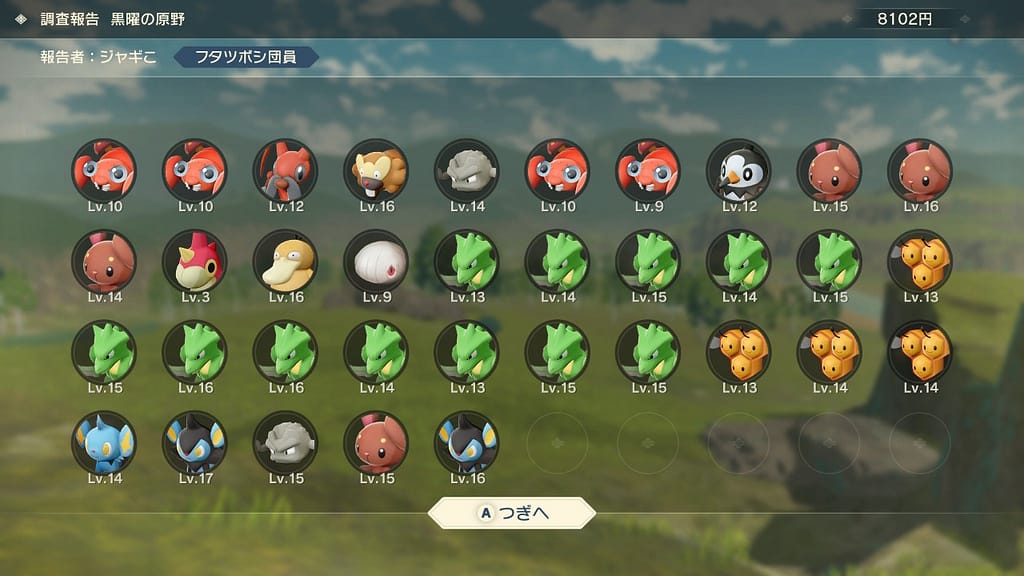
Task: Choose the Luxio Lv.16 icon
Action: coord(466,443)
